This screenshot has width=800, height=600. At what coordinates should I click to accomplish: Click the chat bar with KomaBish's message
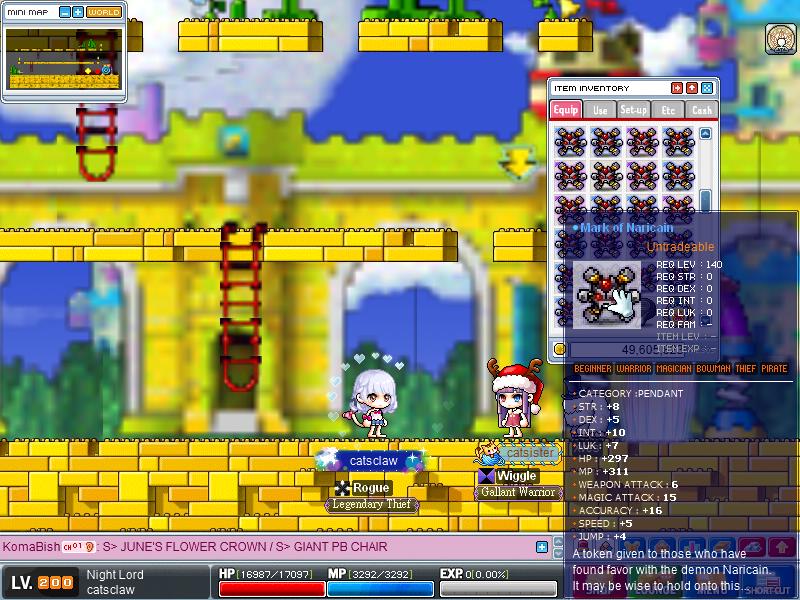click(x=270, y=547)
